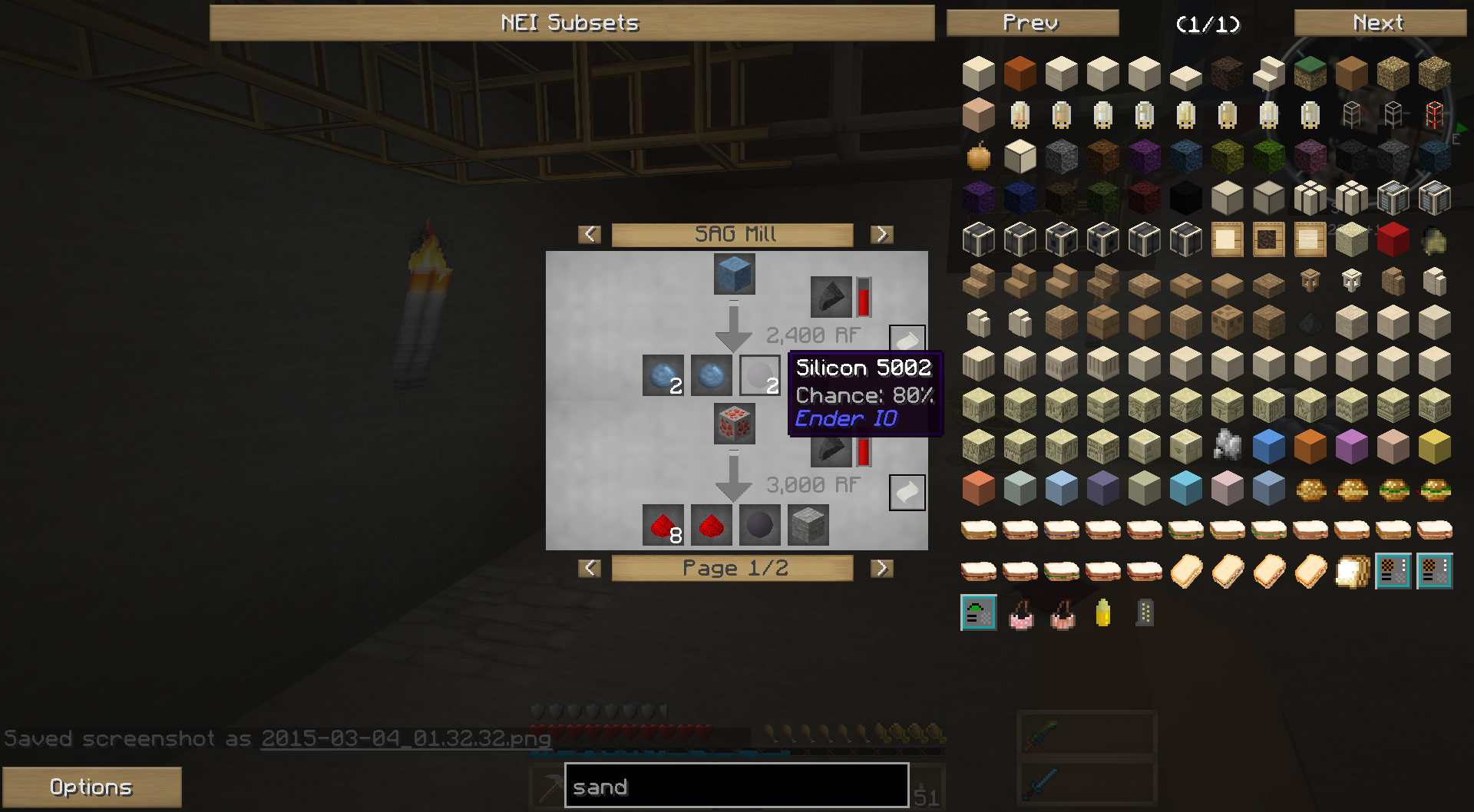Open the NEI Subsets dropdown
Viewport: 1474px width, 812px height.
(x=571, y=23)
